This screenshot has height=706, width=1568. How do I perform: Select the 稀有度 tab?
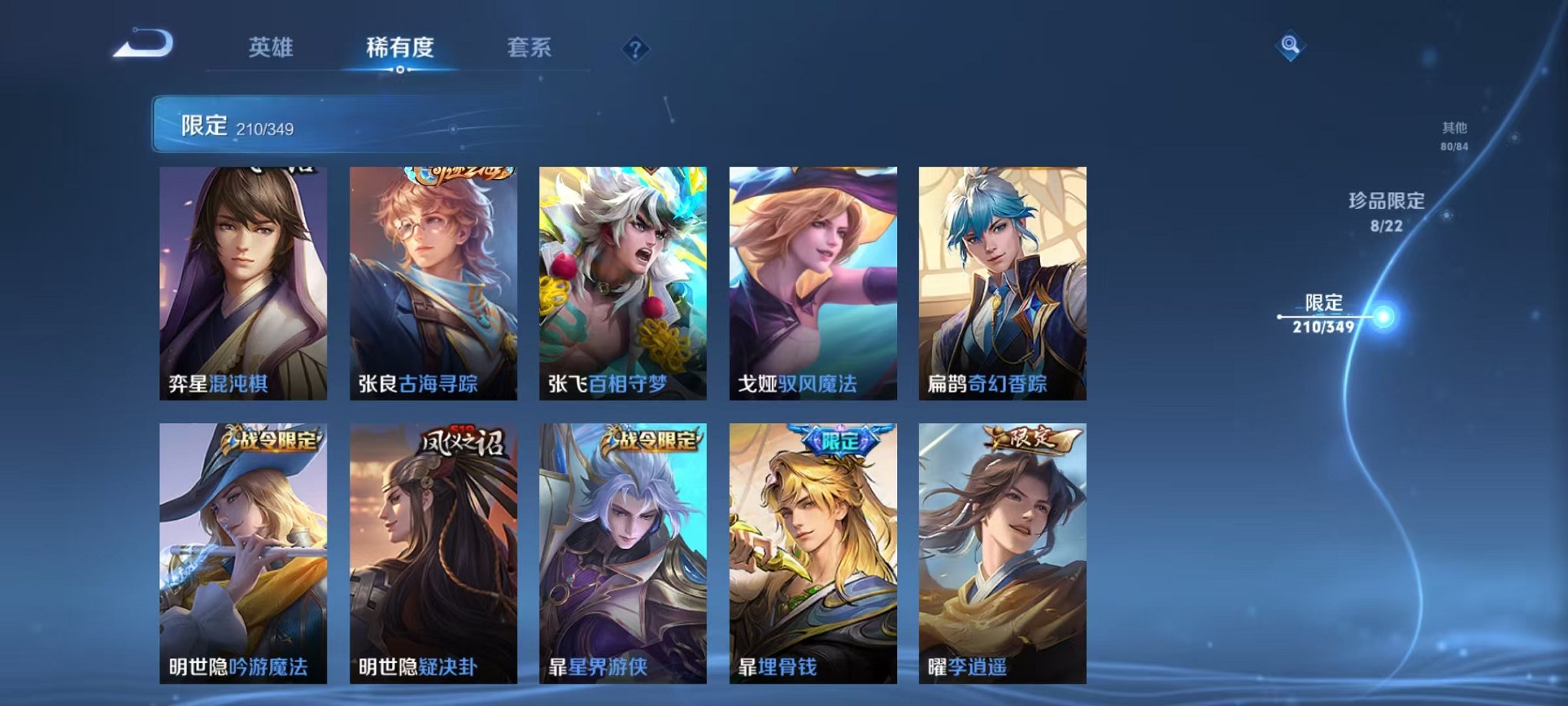click(399, 46)
